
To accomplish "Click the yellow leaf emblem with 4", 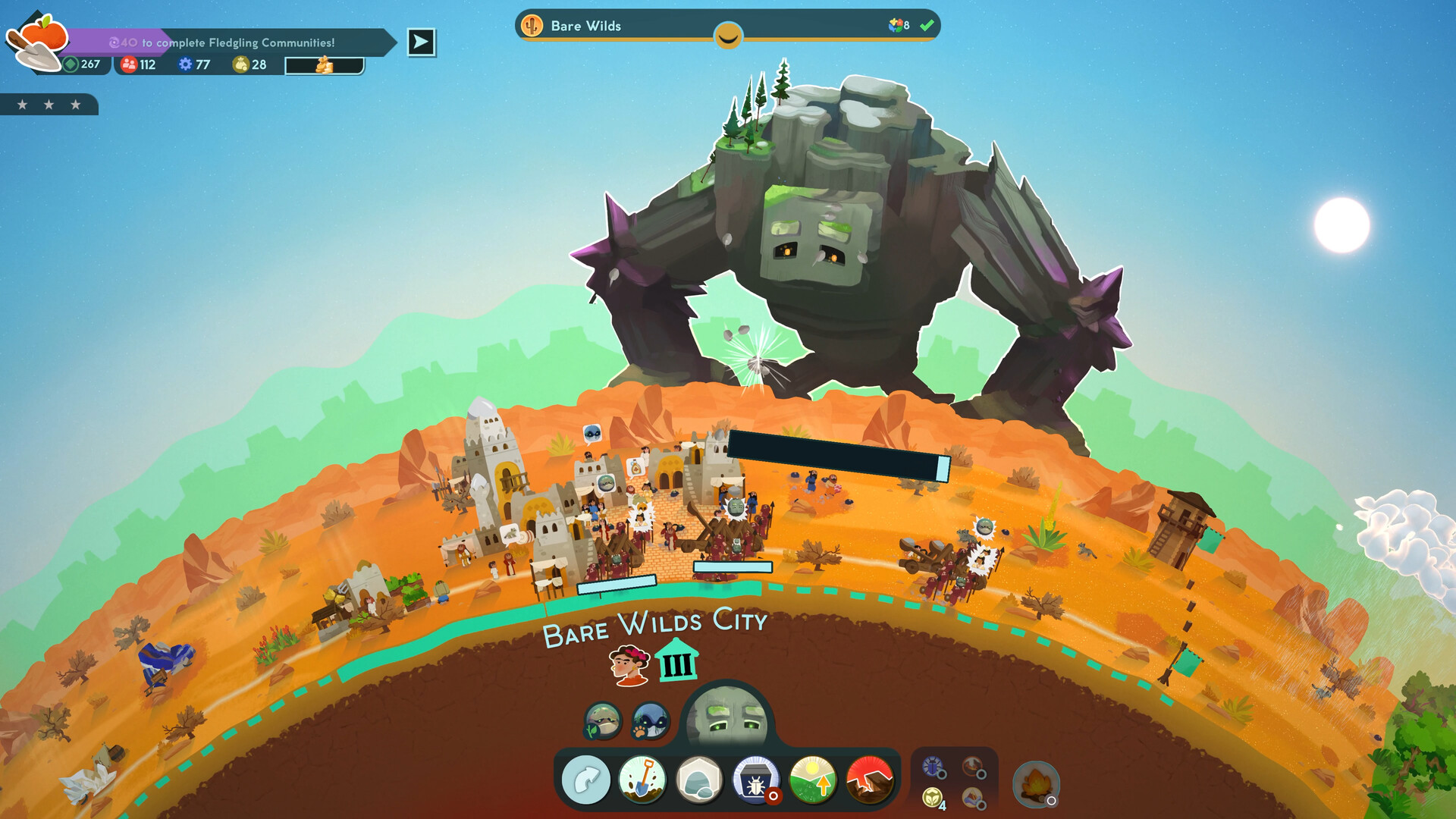I will click(x=934, y=799).
